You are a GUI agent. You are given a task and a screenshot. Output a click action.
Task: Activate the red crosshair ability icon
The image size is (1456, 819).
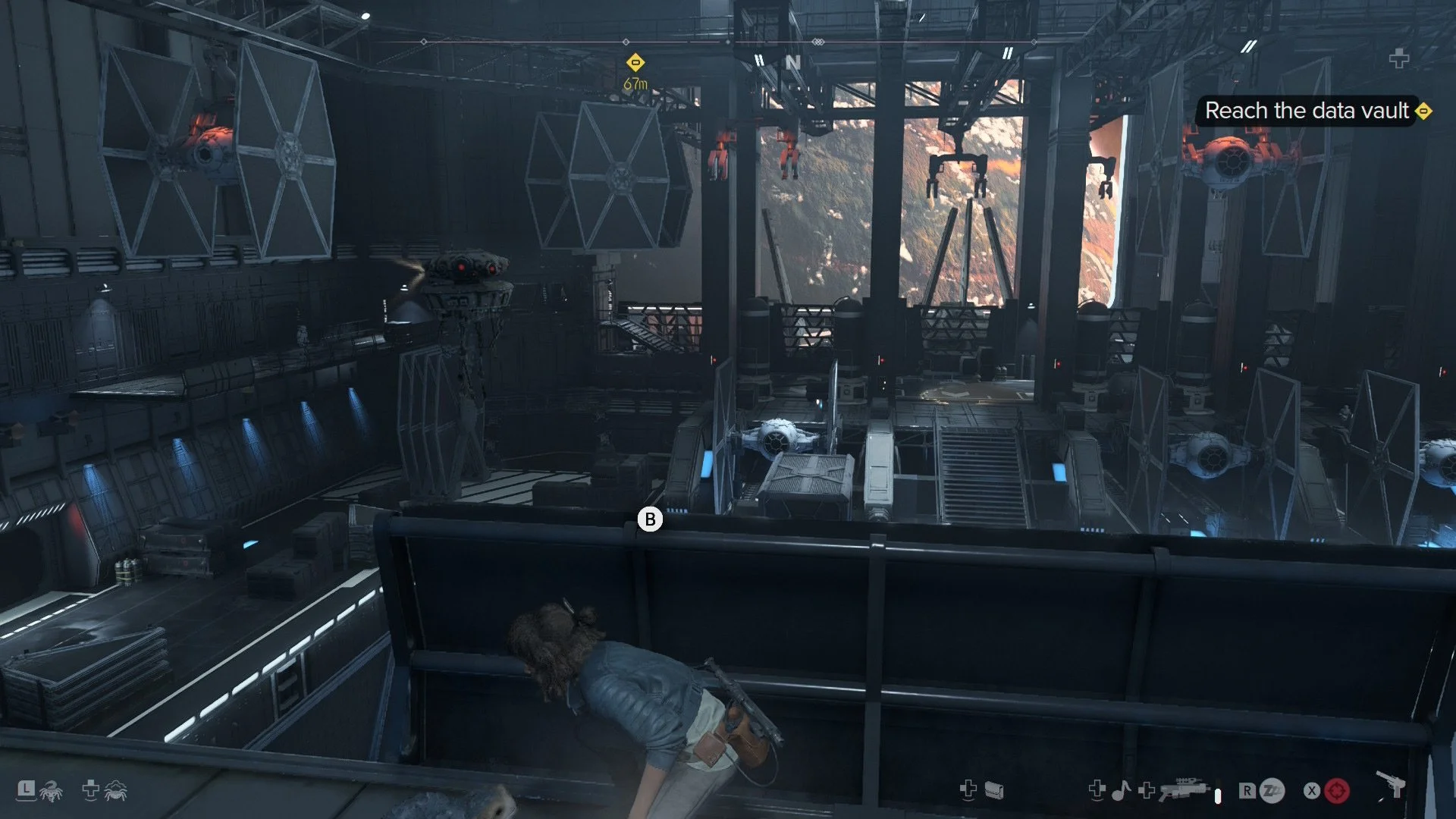1337,791
